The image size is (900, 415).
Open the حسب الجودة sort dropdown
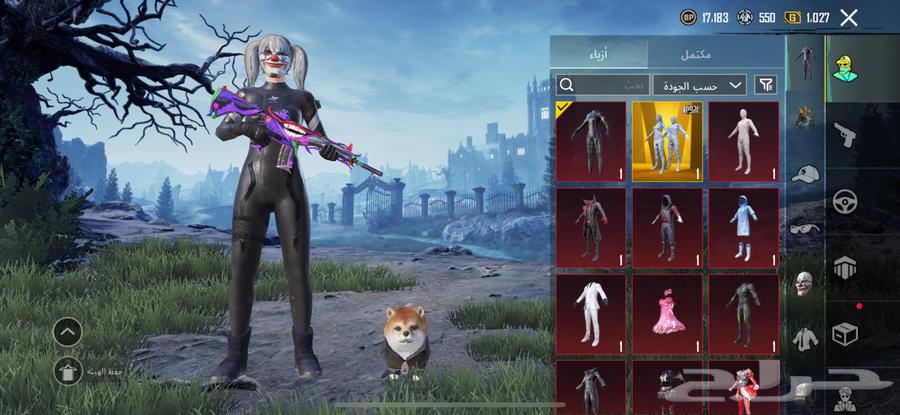[x=699, y=85]
